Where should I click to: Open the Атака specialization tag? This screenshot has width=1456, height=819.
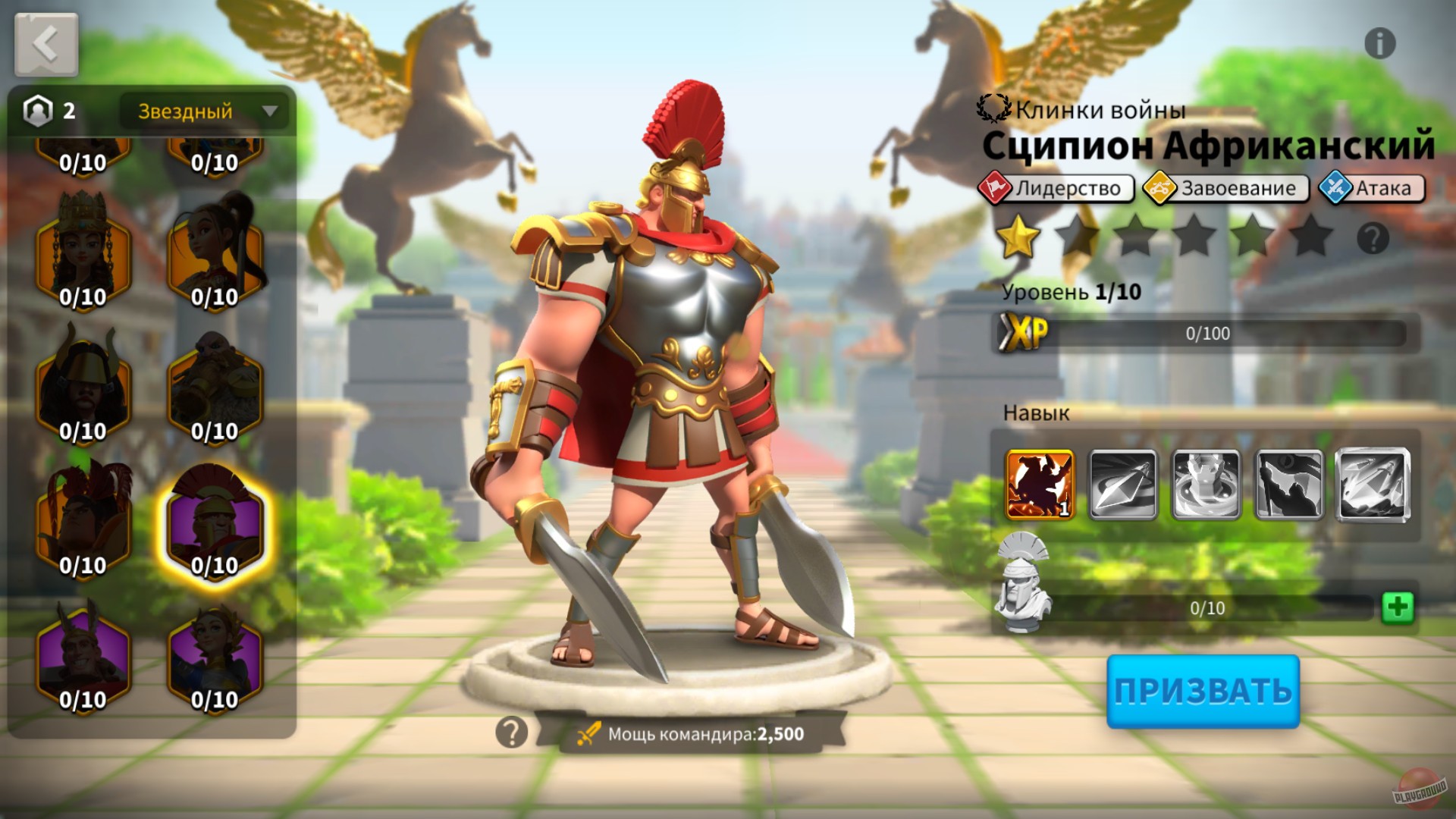(x=1375, y=188)
